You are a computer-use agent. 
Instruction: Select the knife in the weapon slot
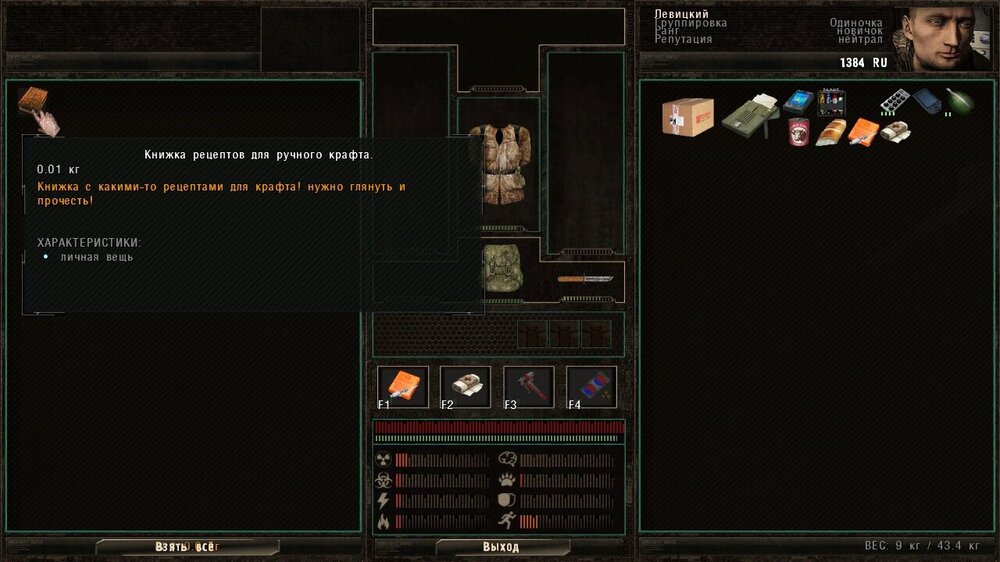pyautogui.click(x=585, y=279)
